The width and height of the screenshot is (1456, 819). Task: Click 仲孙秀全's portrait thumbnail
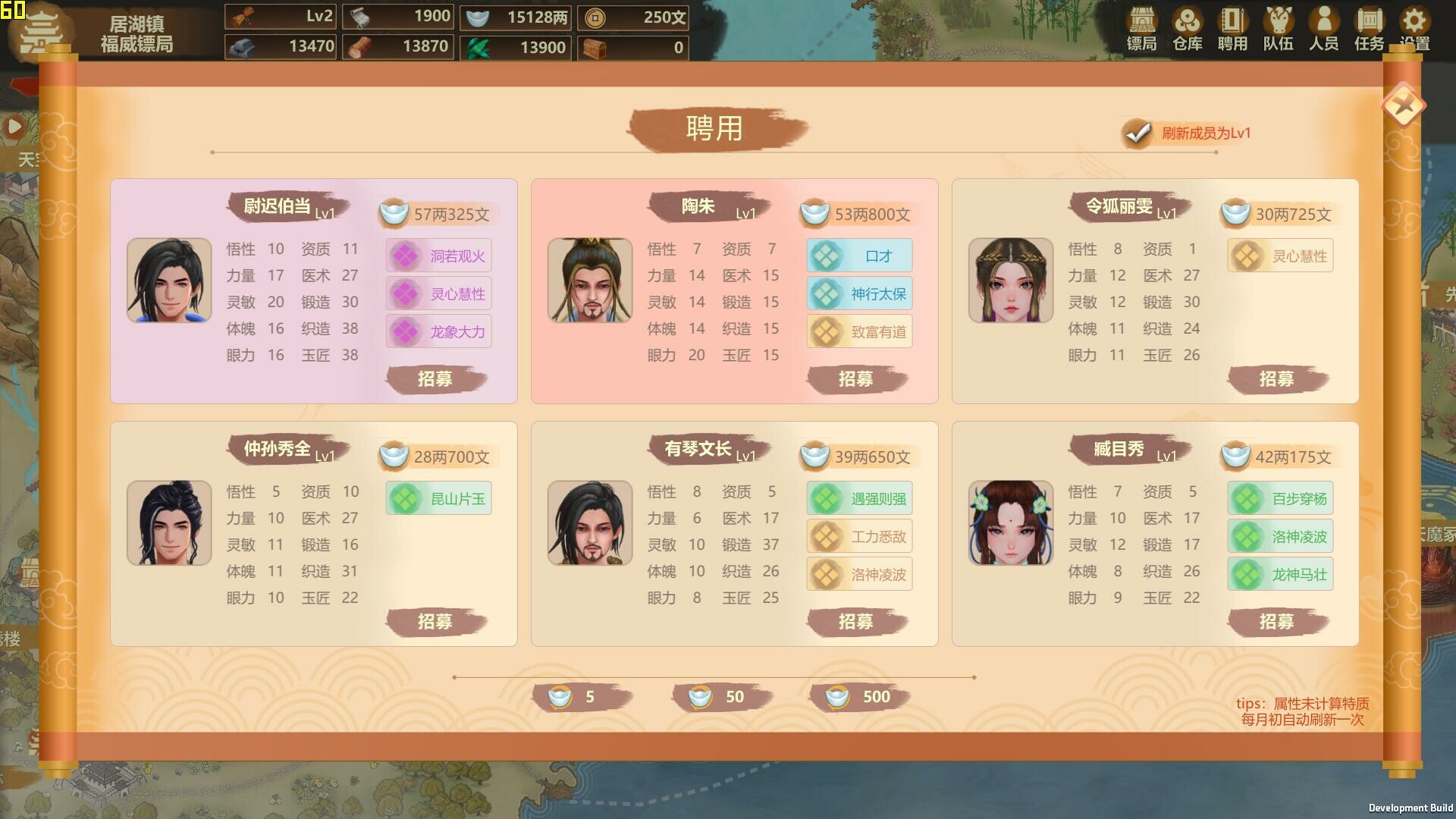tap(168, 522)
